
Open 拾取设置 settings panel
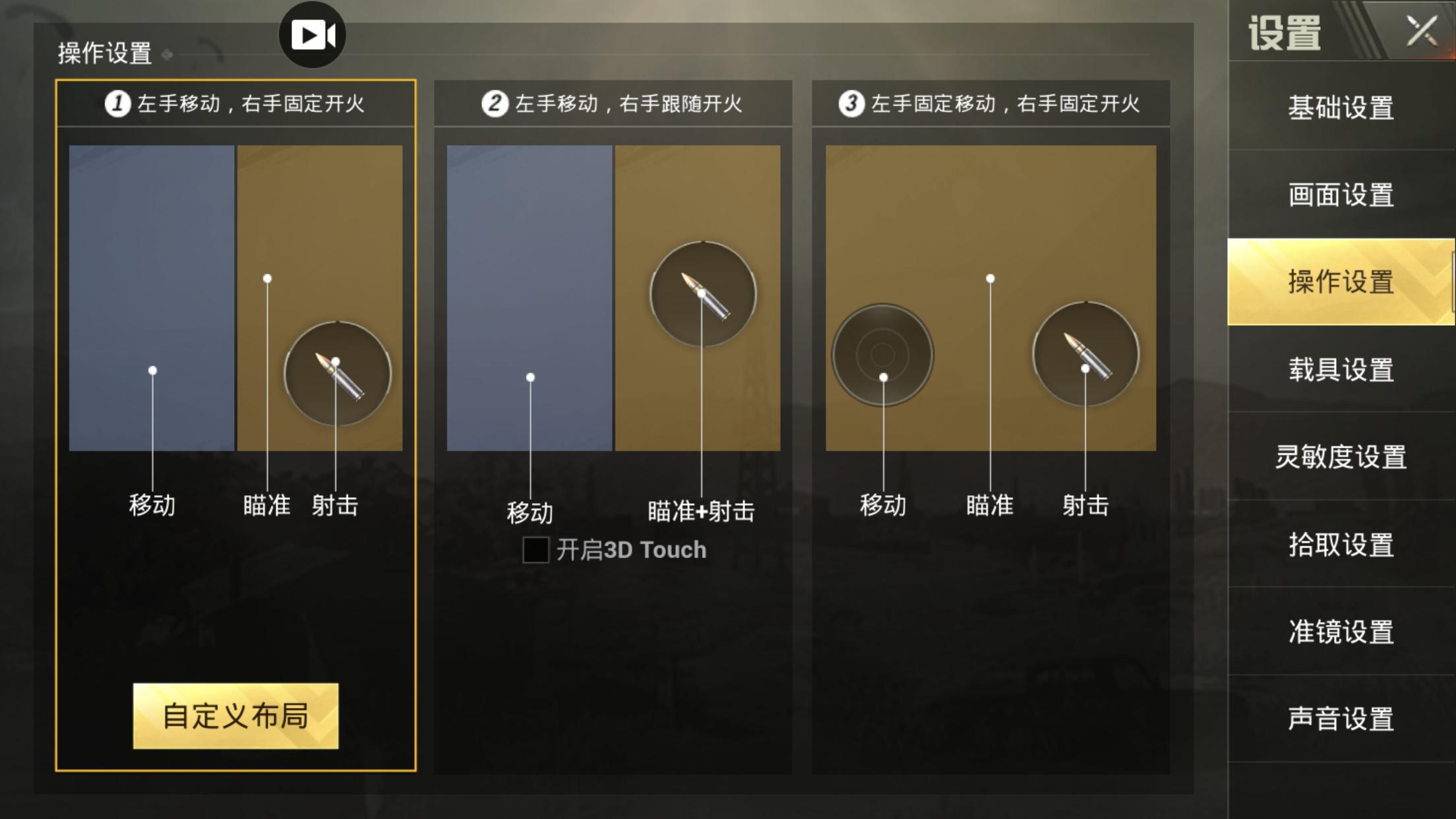point(1342,545)
